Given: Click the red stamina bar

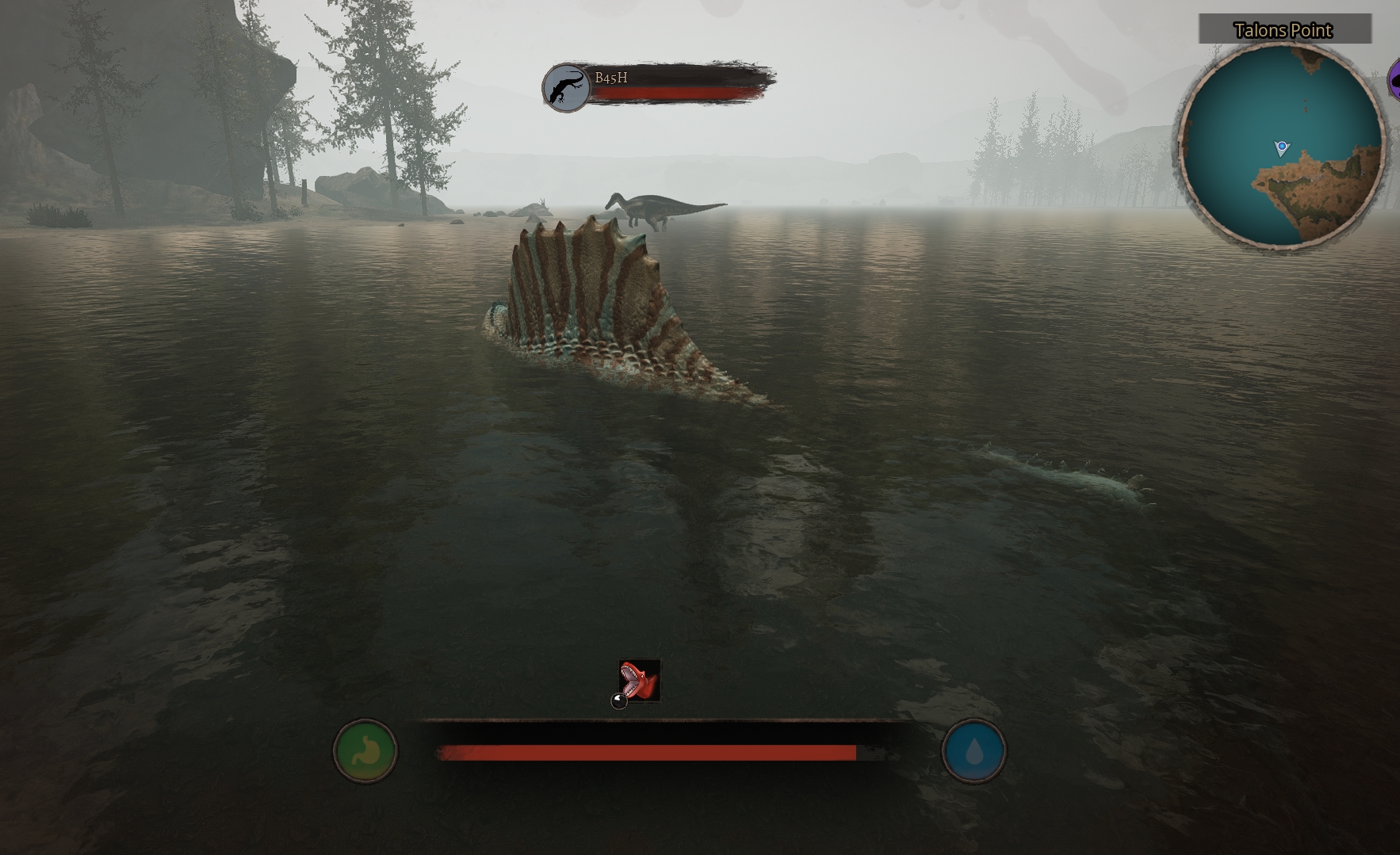Looking at the screenshot, I should 646,751.
